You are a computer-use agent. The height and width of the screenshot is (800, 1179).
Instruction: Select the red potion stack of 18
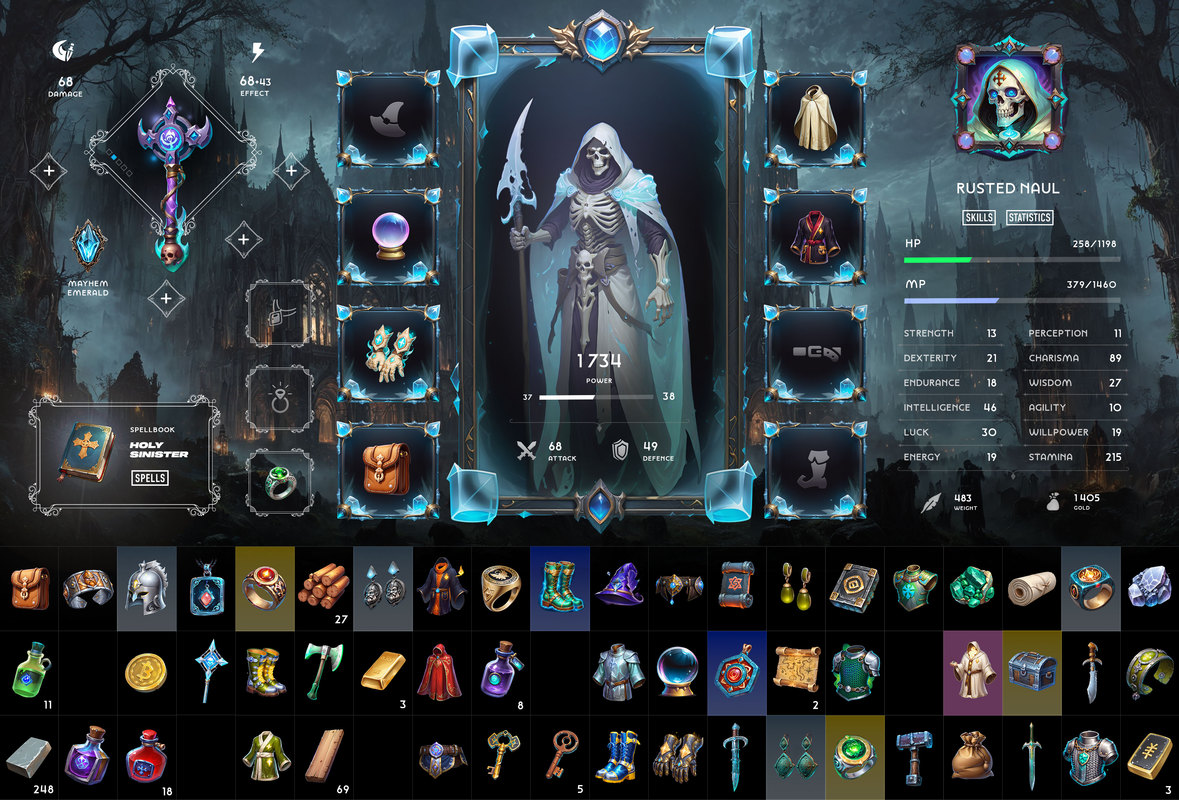pyautogui.click(x=146, y=755)
